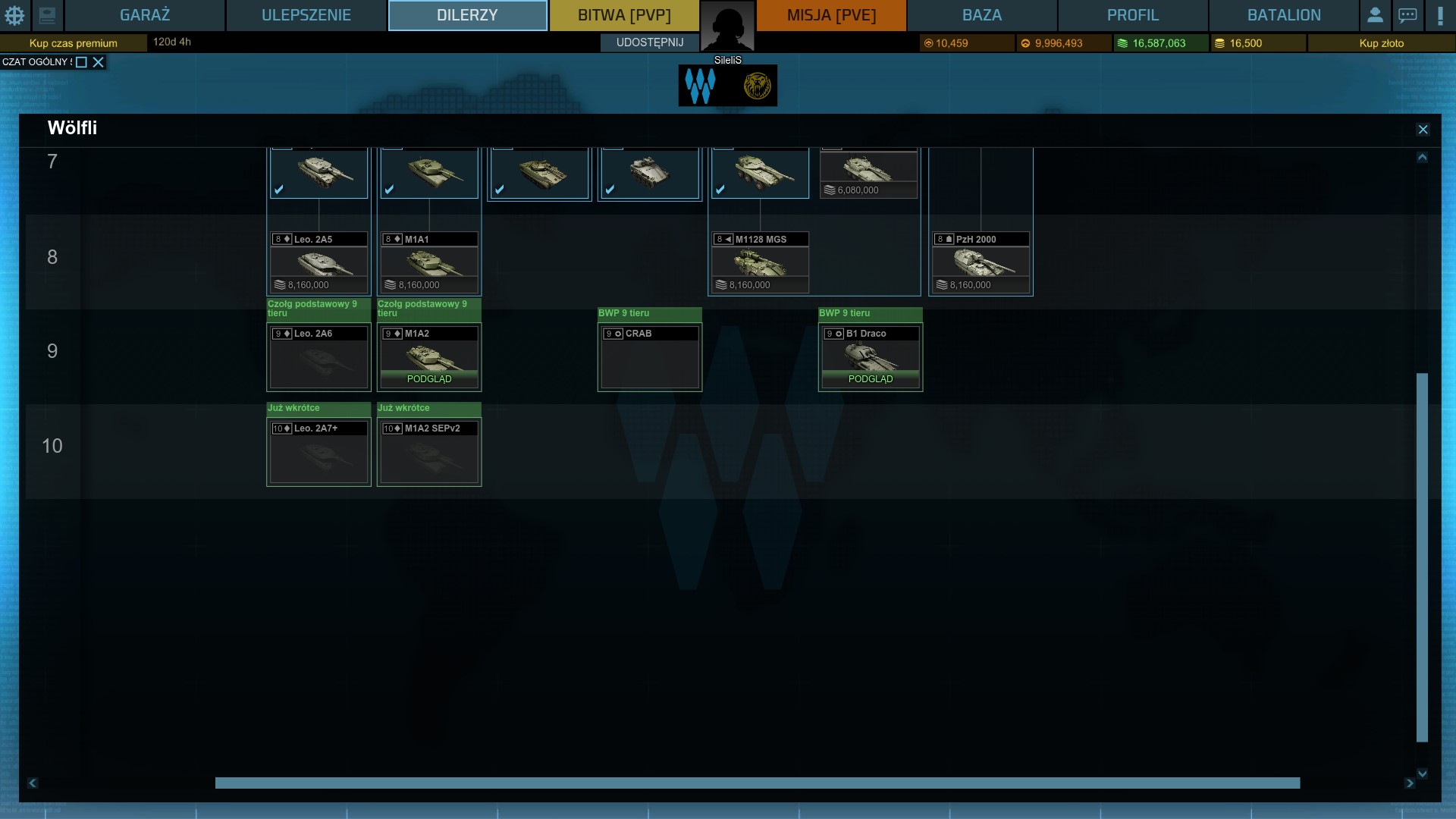Go to the Baza tab
Screen dimensions: 1456x819
(x=982, y=15)
